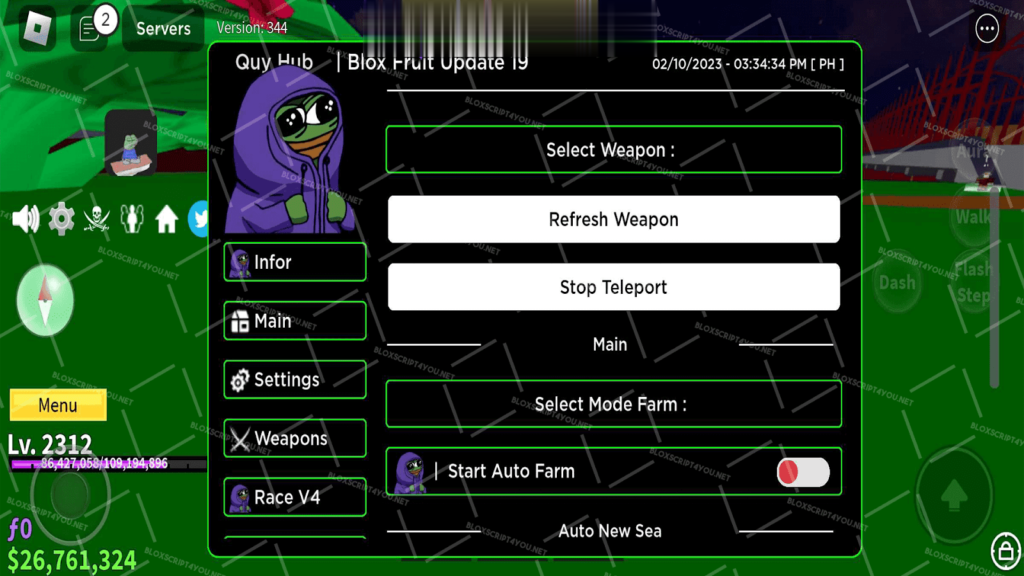Click the Stop Teleport button
The width and height of the screenshot is (1024, 576).
click(x=613, y=287)
